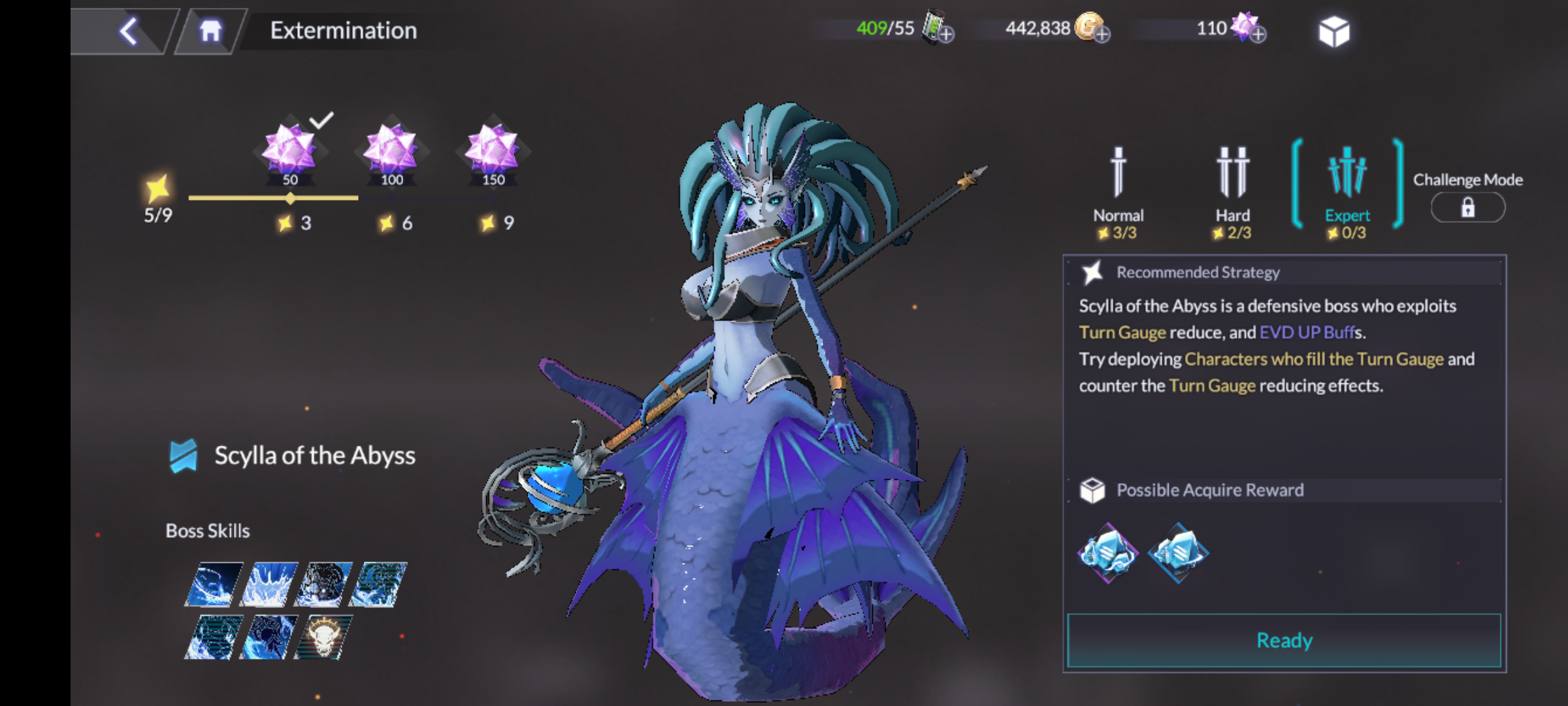
Task: View the skull boss skill icon
Action: click(323, 637)
